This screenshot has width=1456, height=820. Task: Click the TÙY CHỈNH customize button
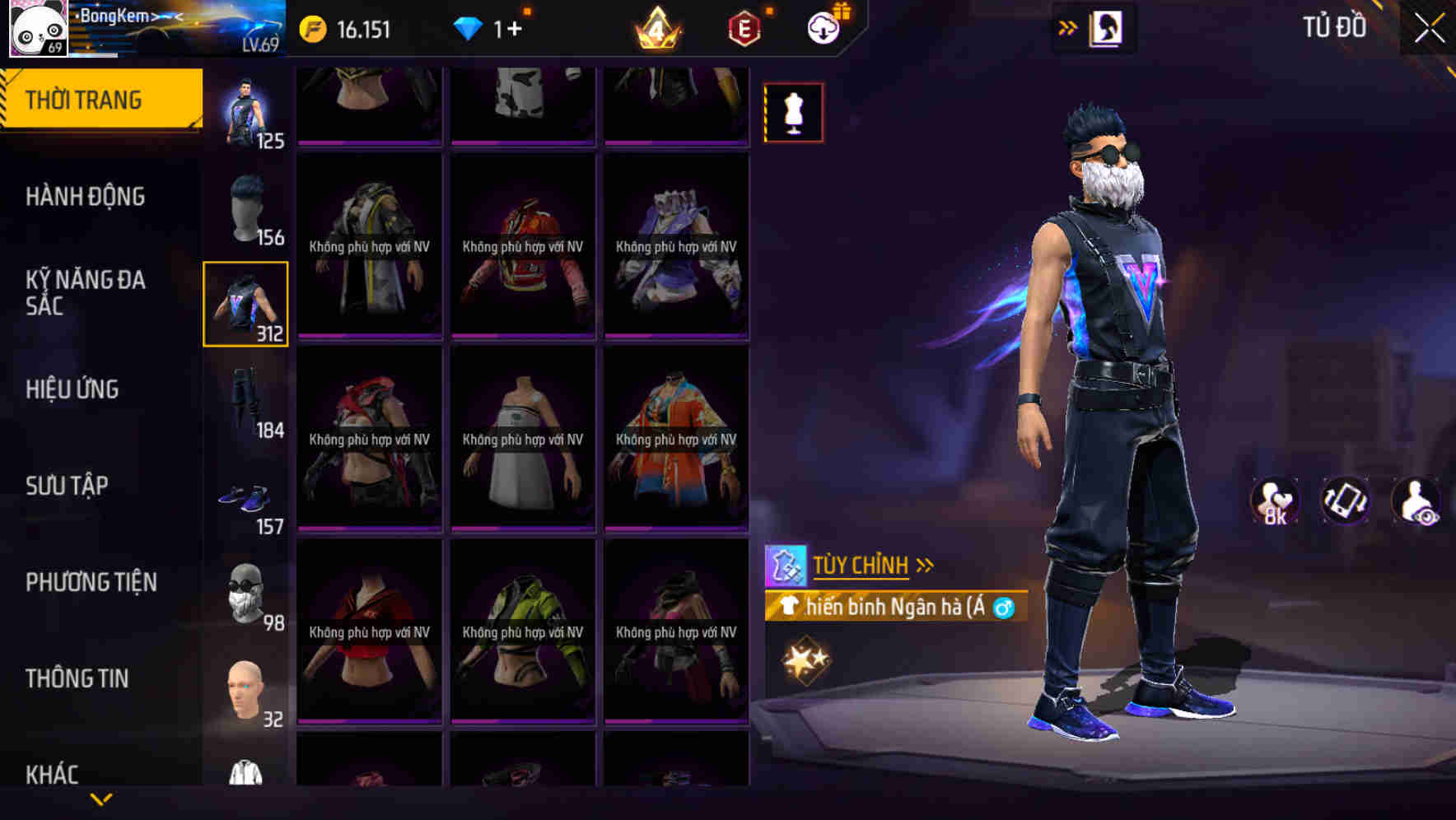[861, 565]
